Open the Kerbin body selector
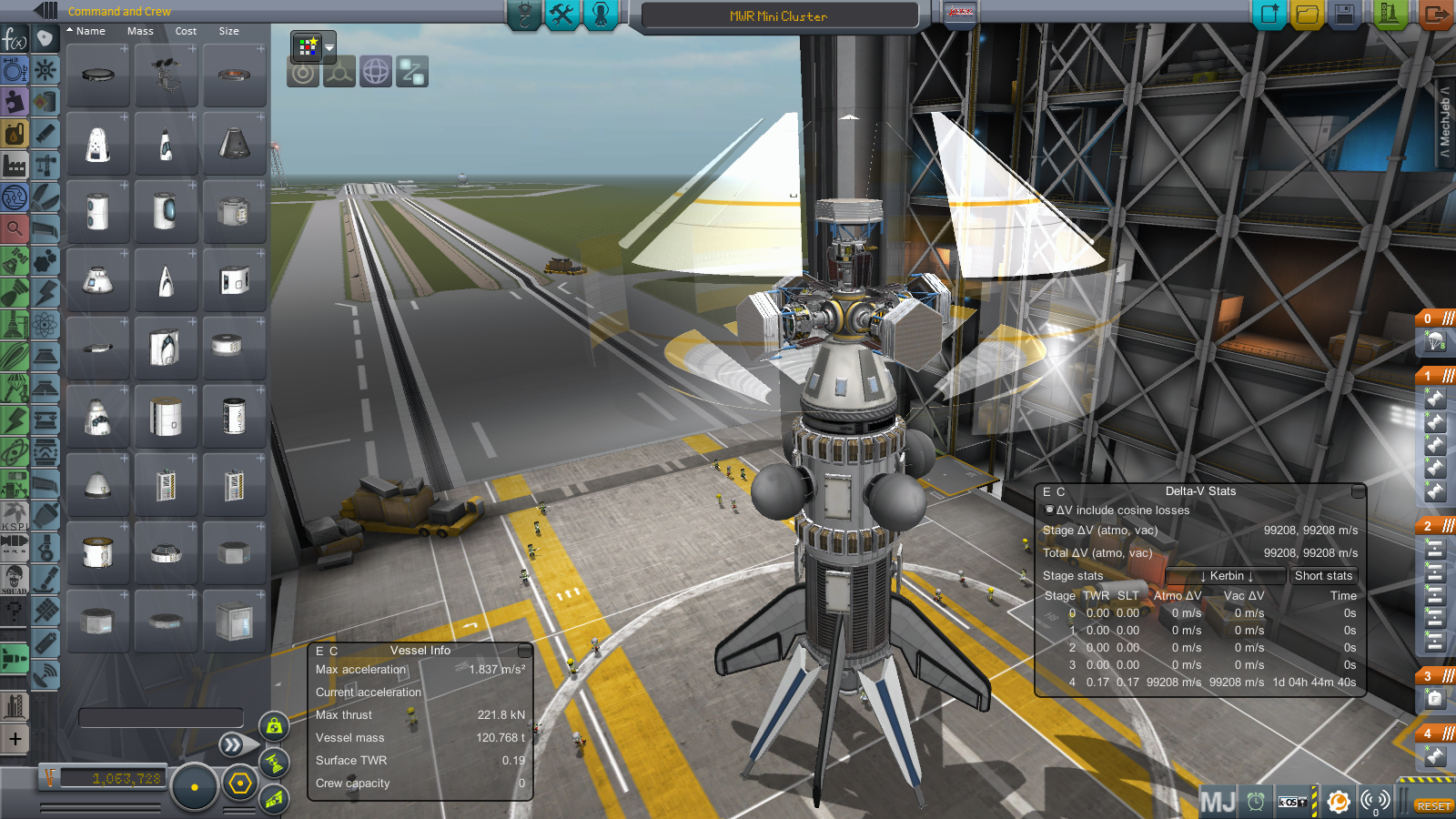This screenshot has height=819, width=1456. point(1226,576)
